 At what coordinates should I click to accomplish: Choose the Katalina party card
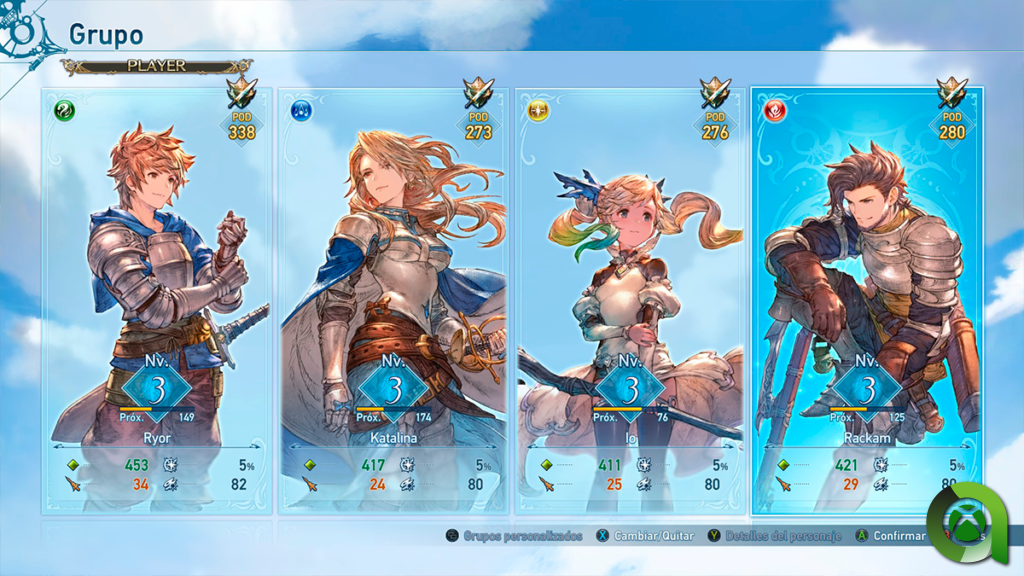392,300
